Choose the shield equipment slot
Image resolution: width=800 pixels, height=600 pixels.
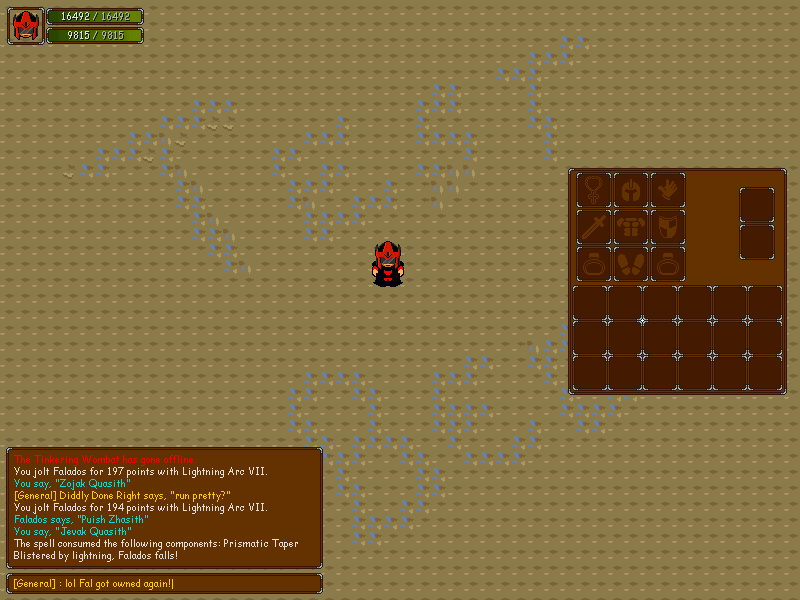(x=668, y=226)
